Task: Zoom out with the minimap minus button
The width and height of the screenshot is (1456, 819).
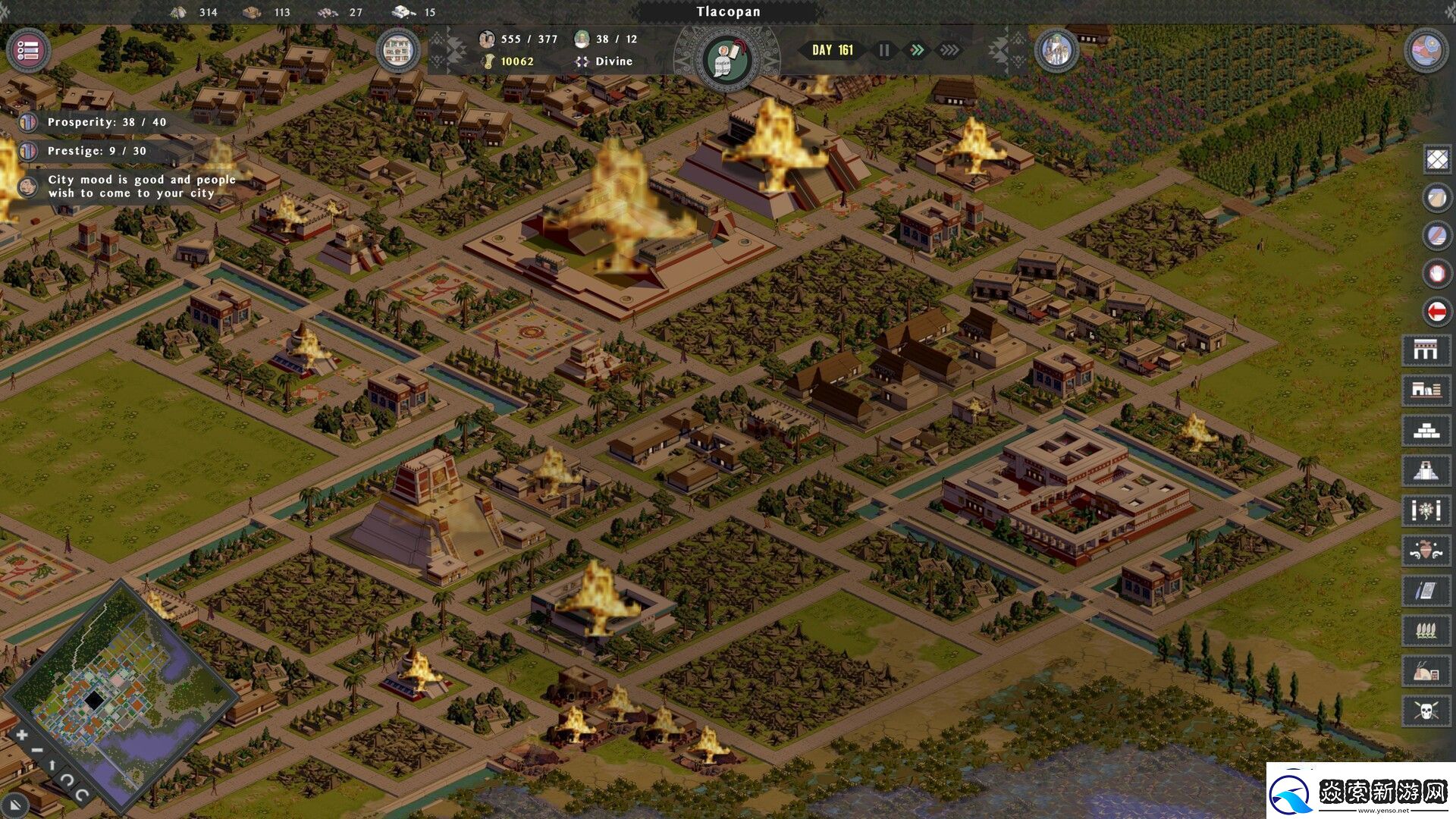Action: pyautogui.click(x=36, y=751)
